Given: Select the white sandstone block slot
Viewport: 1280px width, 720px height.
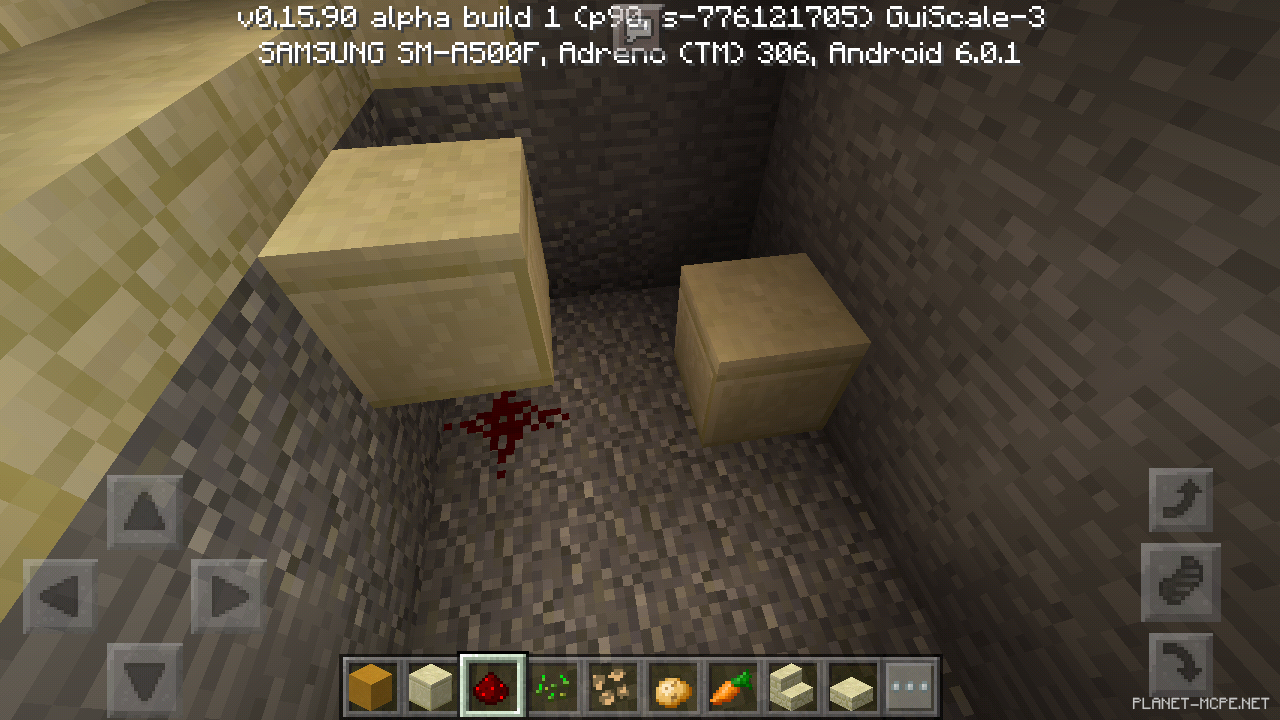Looking at the screenshot, I should (432, 684).
